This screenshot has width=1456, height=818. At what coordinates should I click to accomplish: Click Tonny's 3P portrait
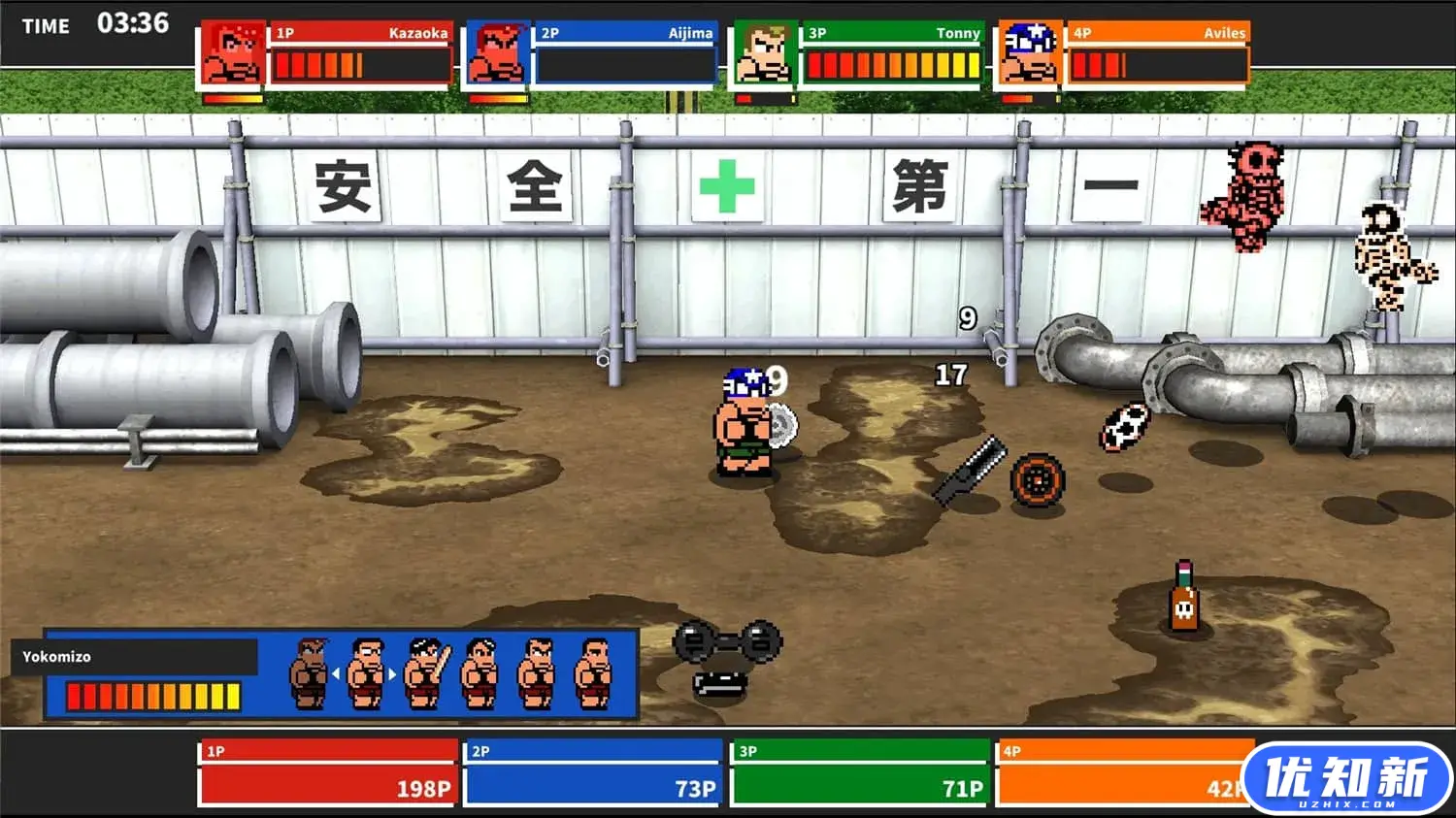[x=764, y=55]
